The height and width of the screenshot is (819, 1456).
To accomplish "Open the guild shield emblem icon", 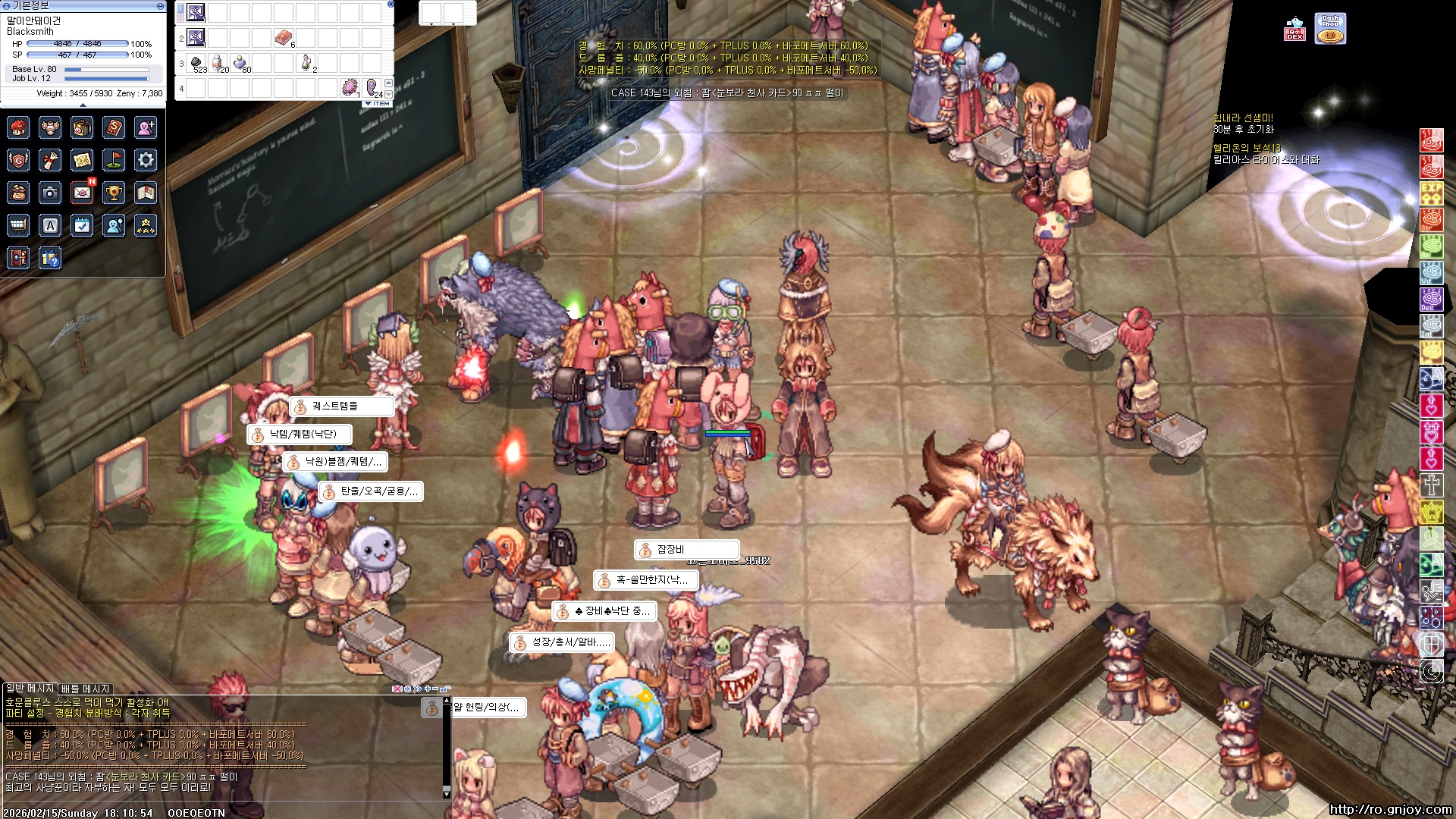I will pos(18,160).
